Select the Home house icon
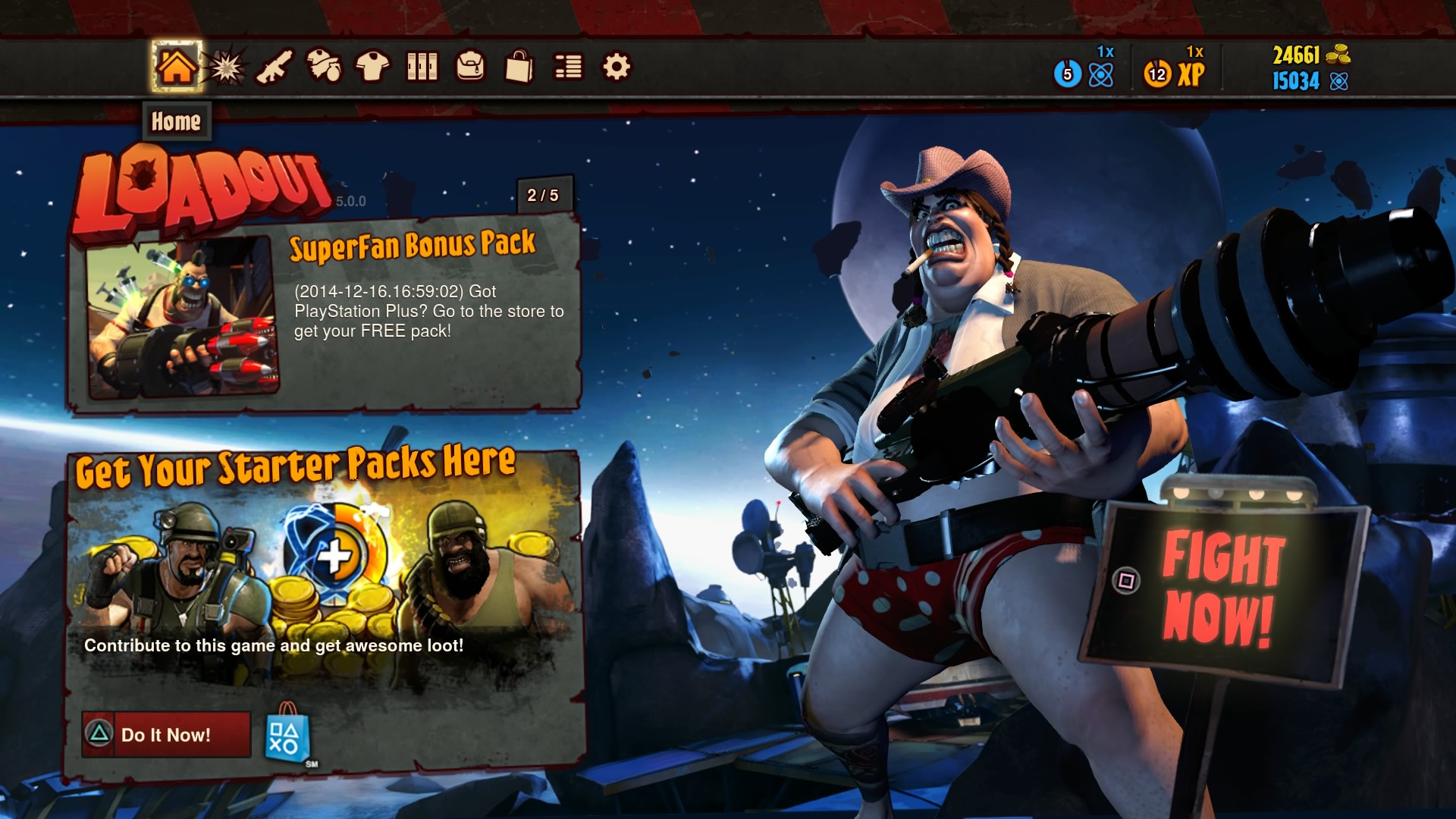This screenshot has width=1456, height=819. [x=176, y=67]
